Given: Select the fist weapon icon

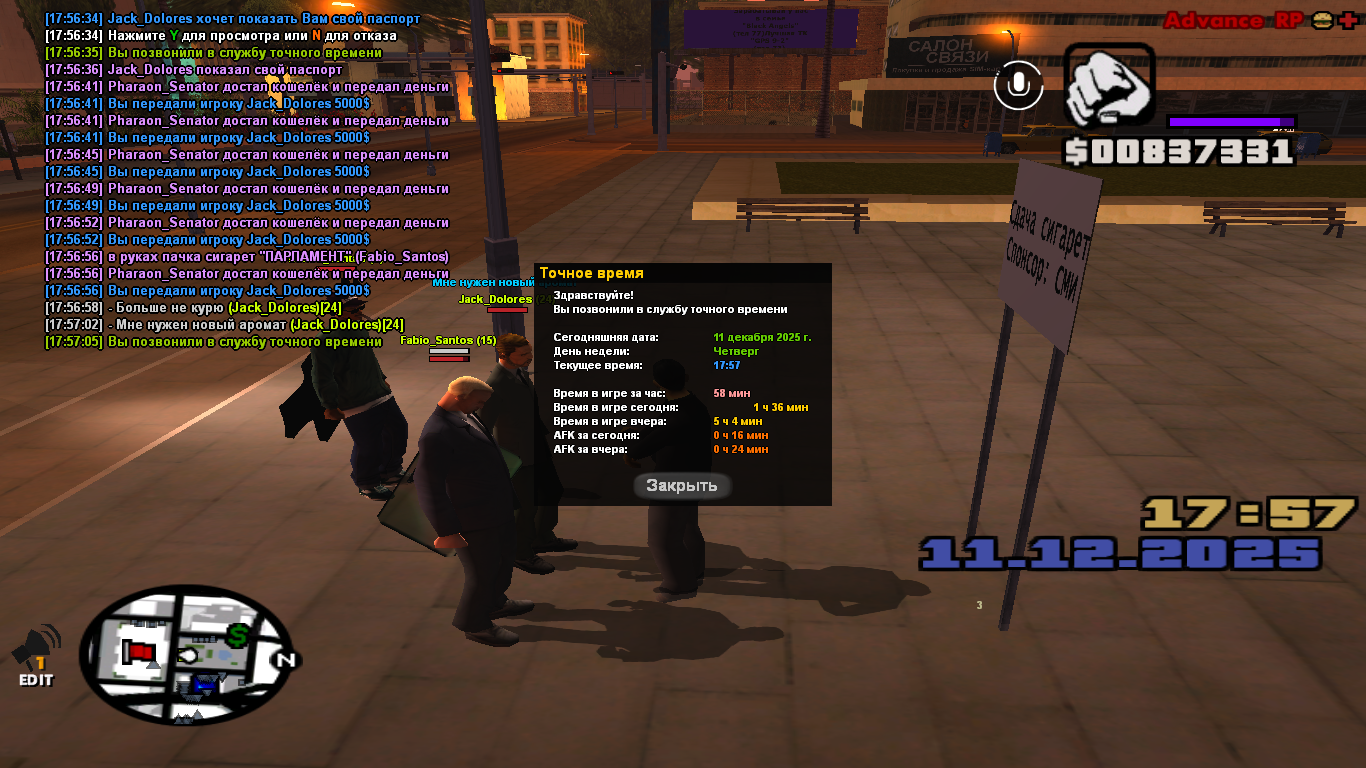Looking at the screenshot, I should click(x=1109, y=87).
